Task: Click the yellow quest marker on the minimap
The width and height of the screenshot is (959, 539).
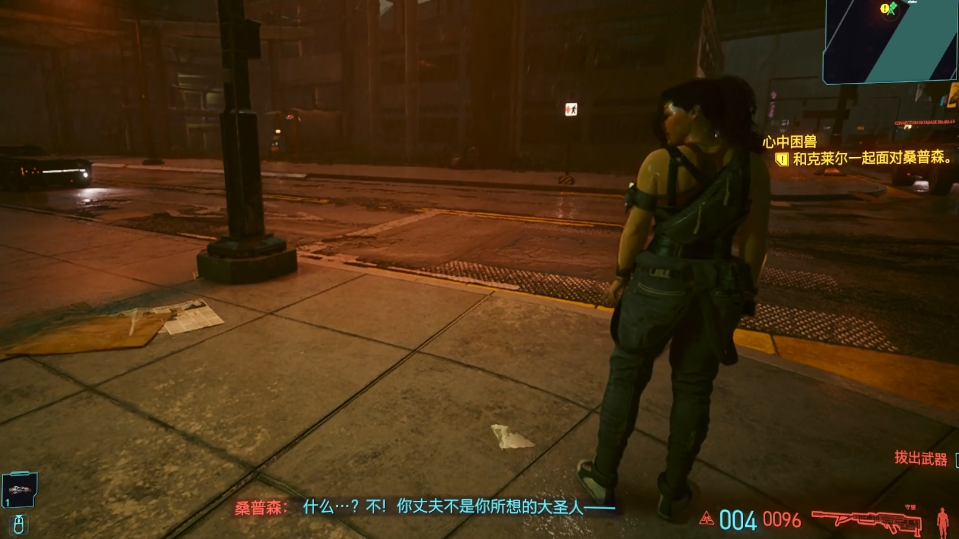Action: click(885, 8)
